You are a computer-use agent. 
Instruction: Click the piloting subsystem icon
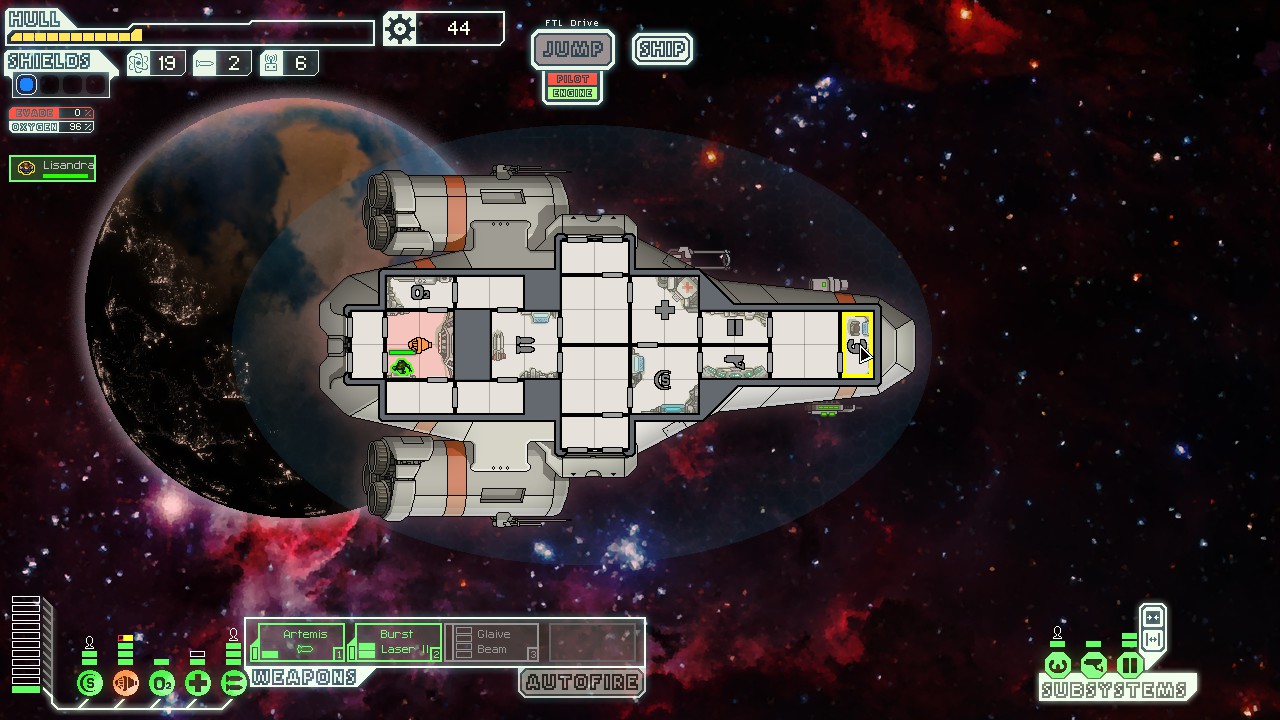[1058, 665]
